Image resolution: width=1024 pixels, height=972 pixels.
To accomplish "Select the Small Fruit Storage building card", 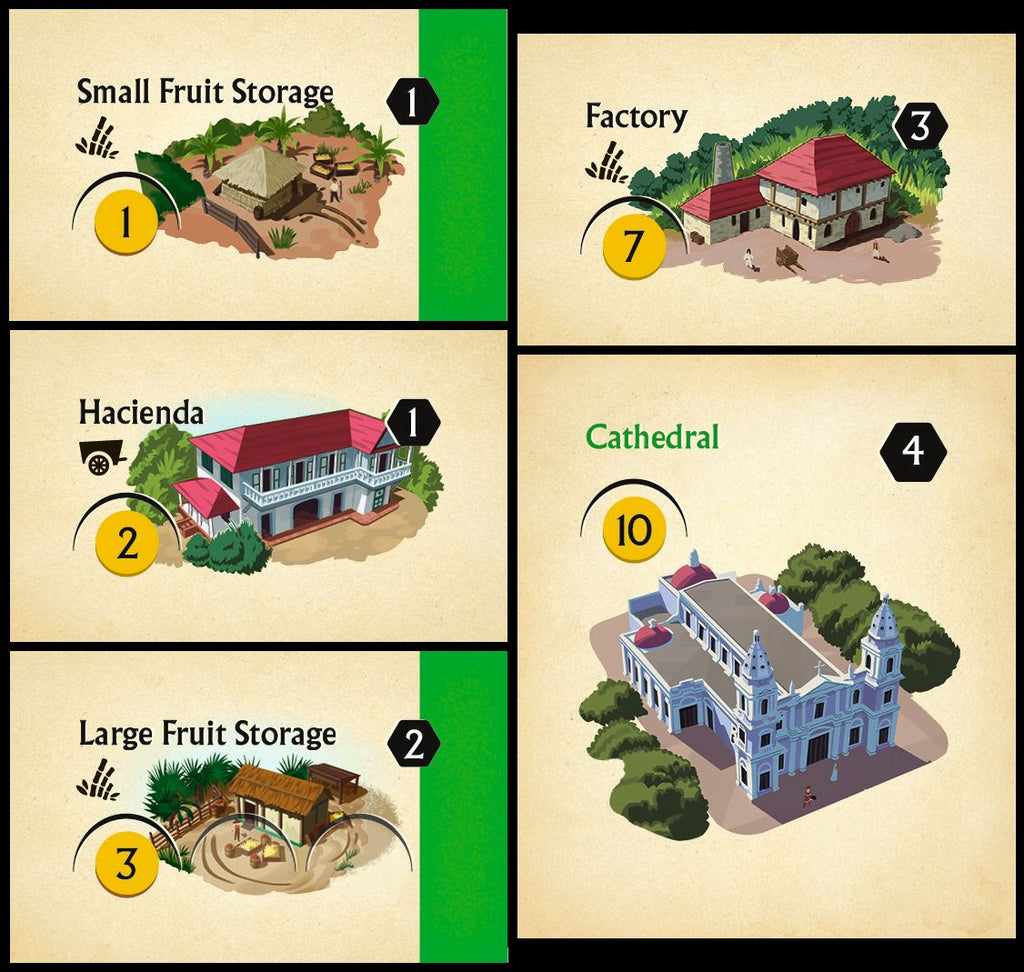I will coord(257,165).
